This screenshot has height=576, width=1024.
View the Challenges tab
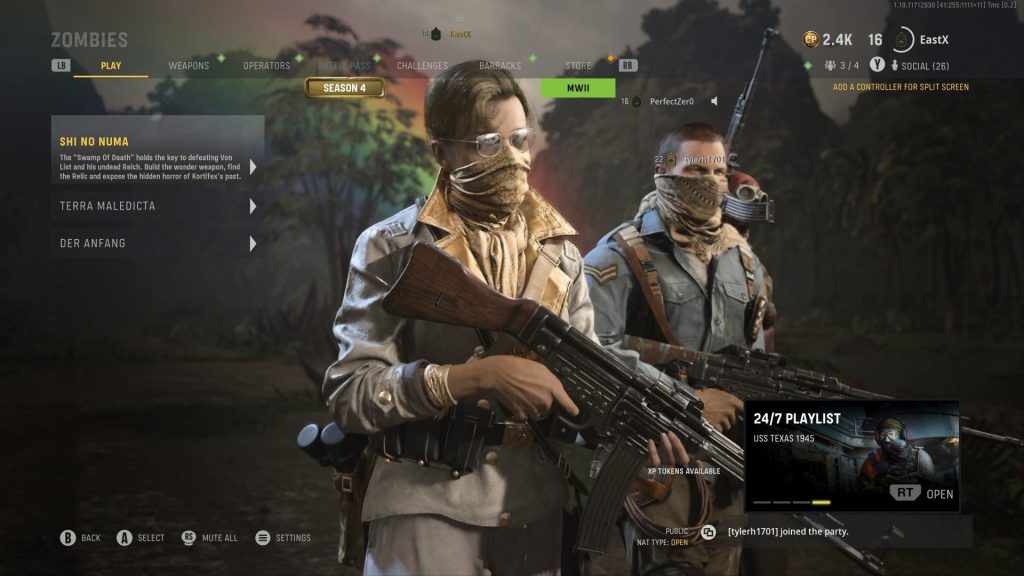pyautogui.click(x=422, y=66)
